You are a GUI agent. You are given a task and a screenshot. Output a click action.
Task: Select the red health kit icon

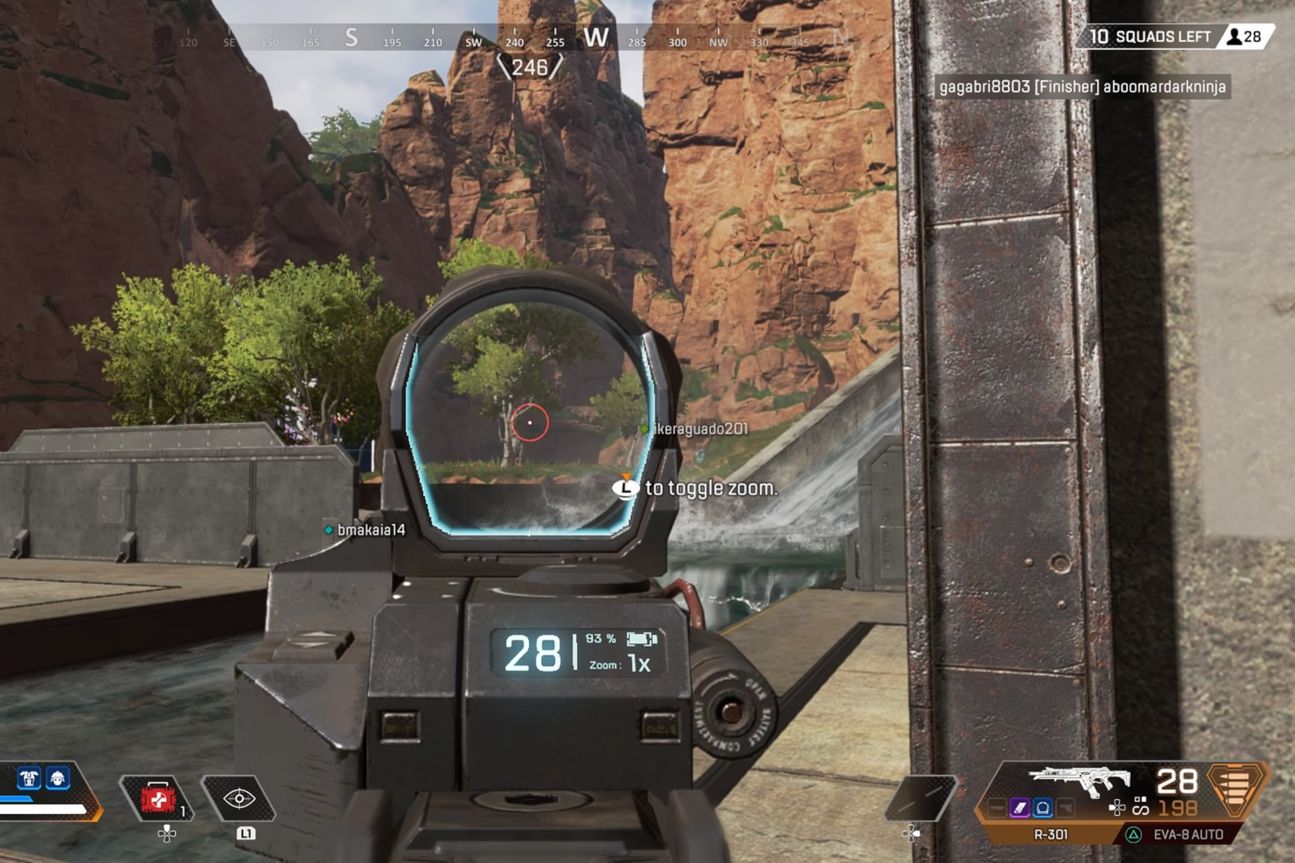(157, 796)
